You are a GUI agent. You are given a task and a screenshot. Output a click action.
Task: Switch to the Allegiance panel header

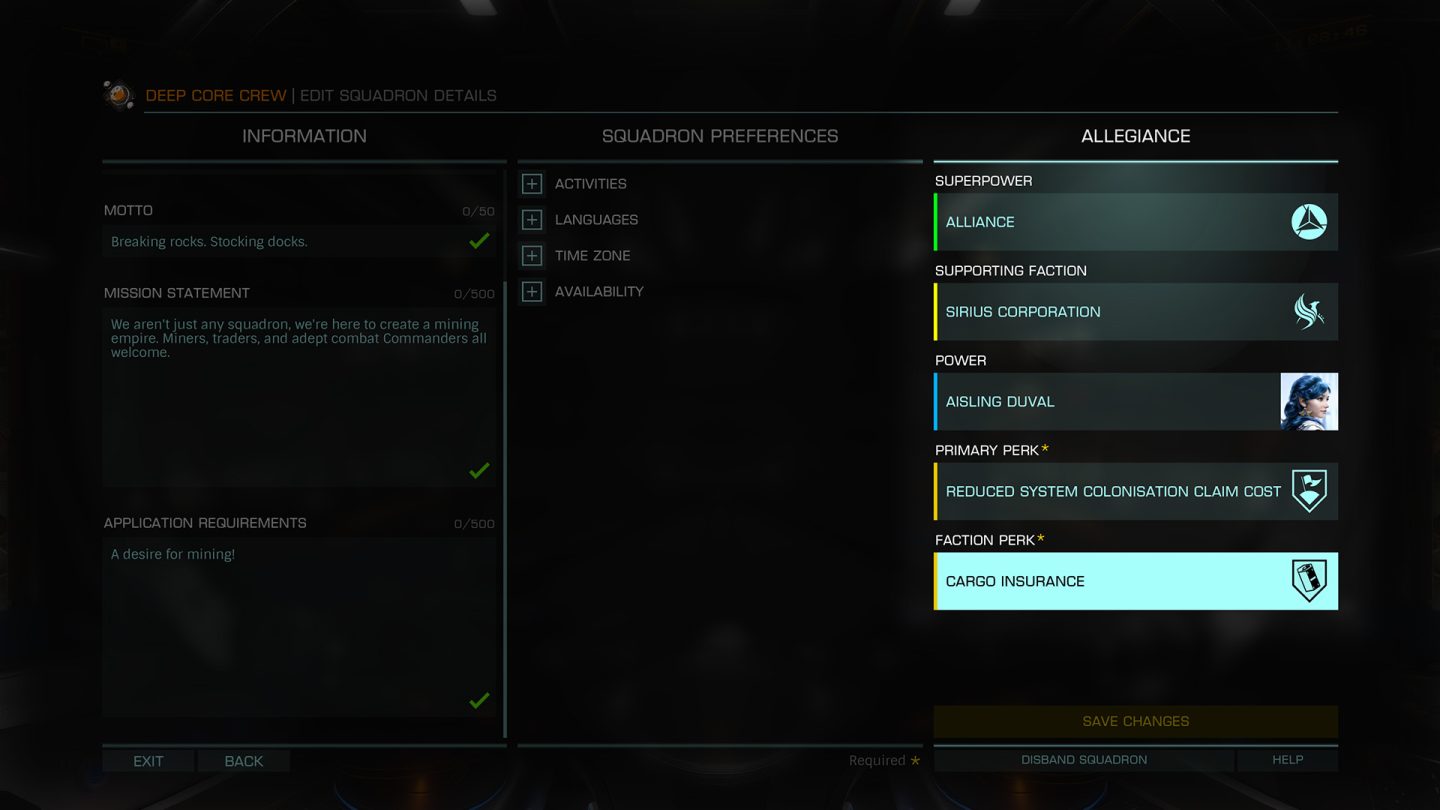click(x=1136, y=136)
